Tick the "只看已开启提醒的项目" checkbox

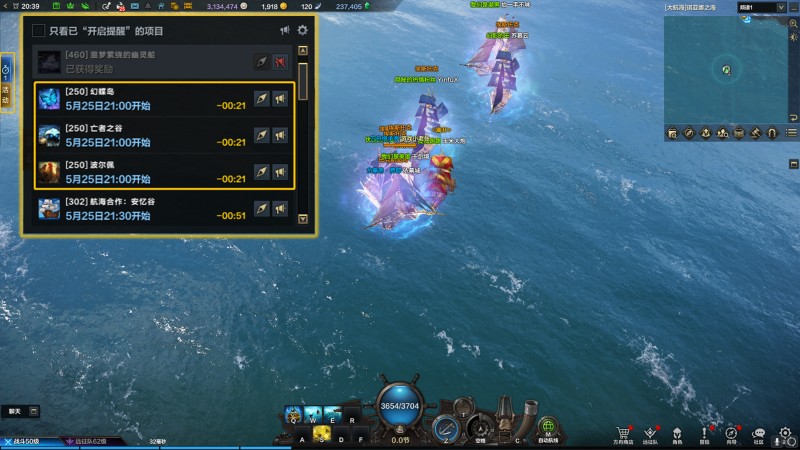point(38,31)
